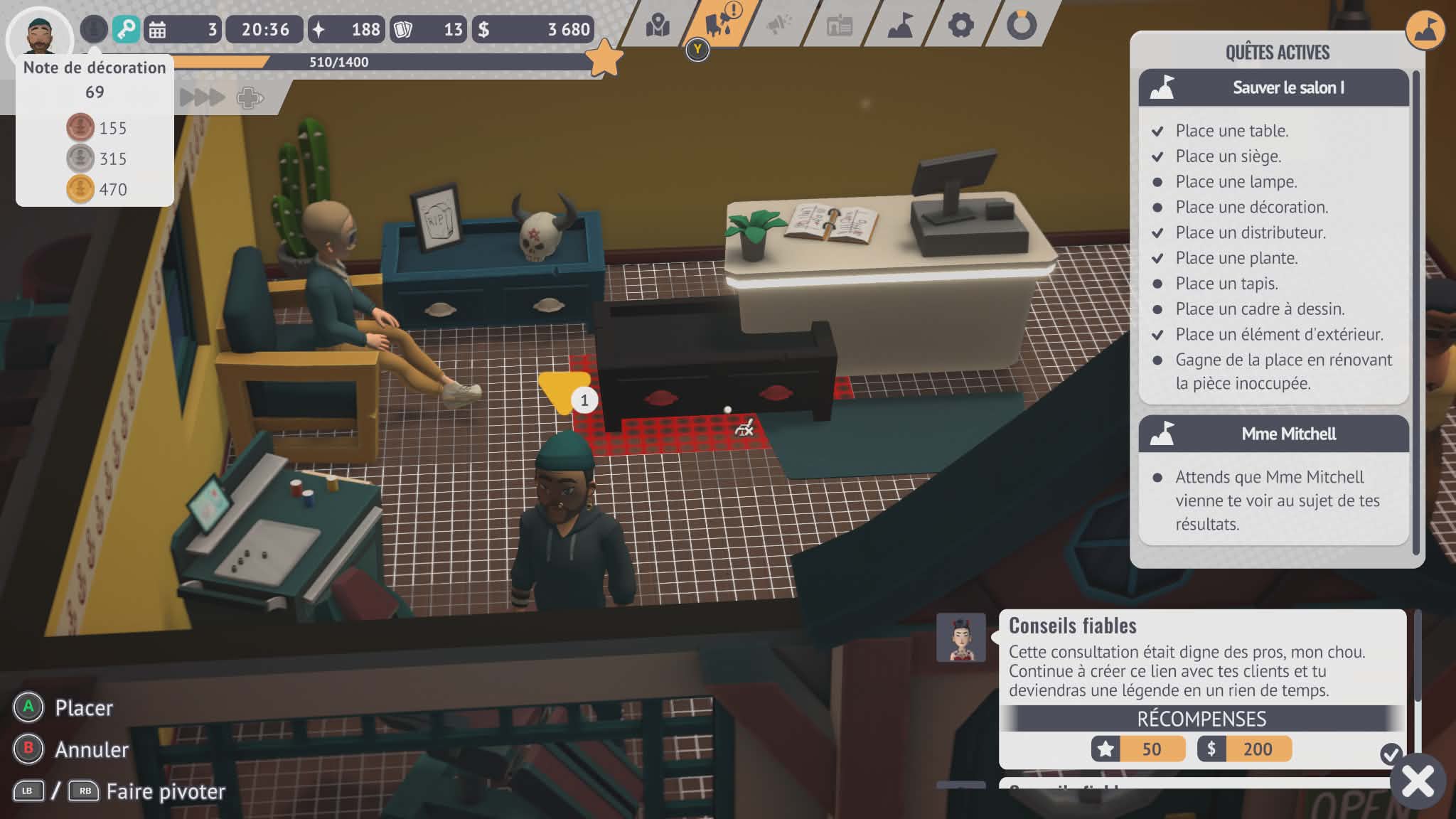Click the dark decoration rating badge

(93, 29)
